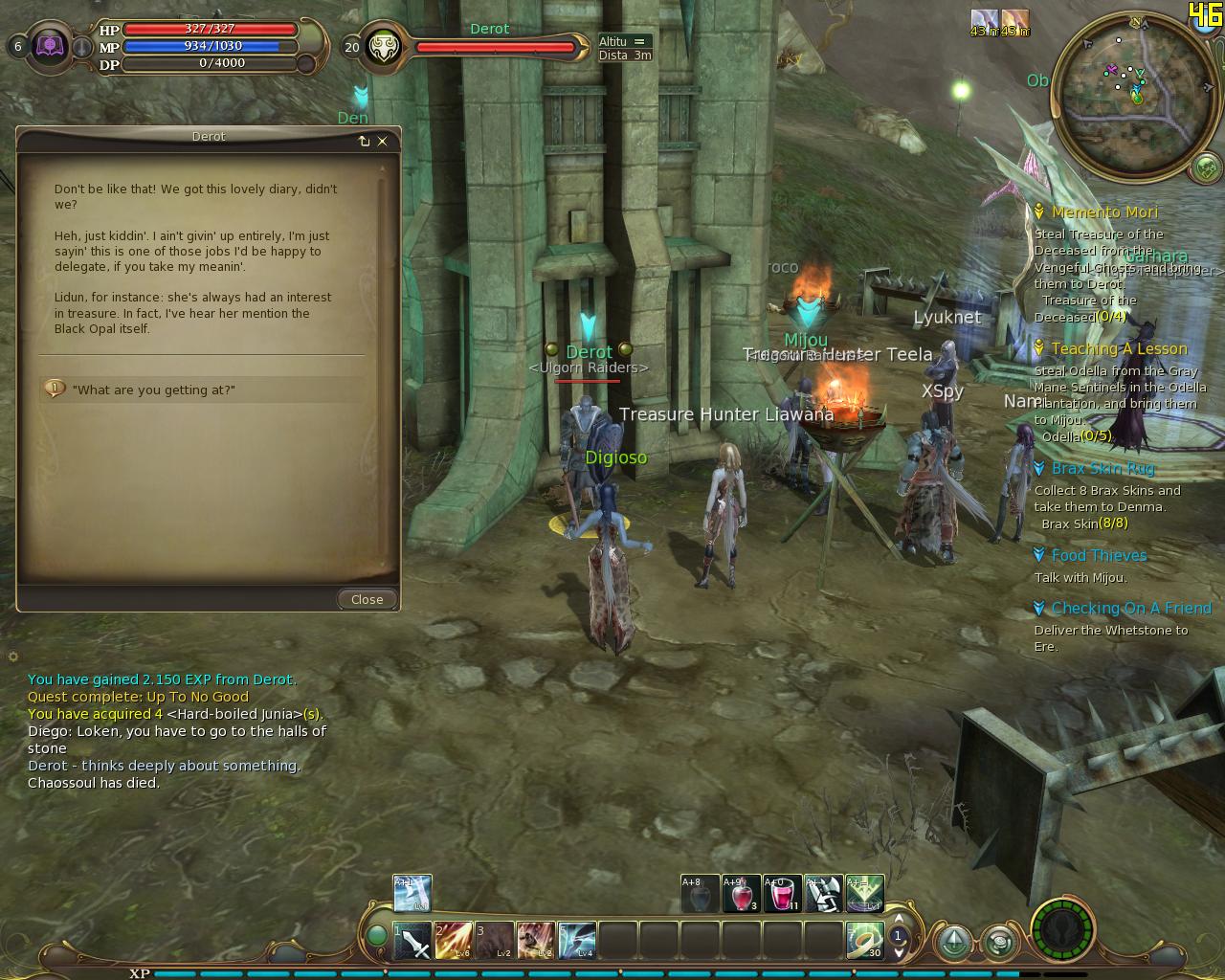Click the X on the Derot window
Image resolution: width=1225 pixels, height=980 pixels.
click(383, 141)
